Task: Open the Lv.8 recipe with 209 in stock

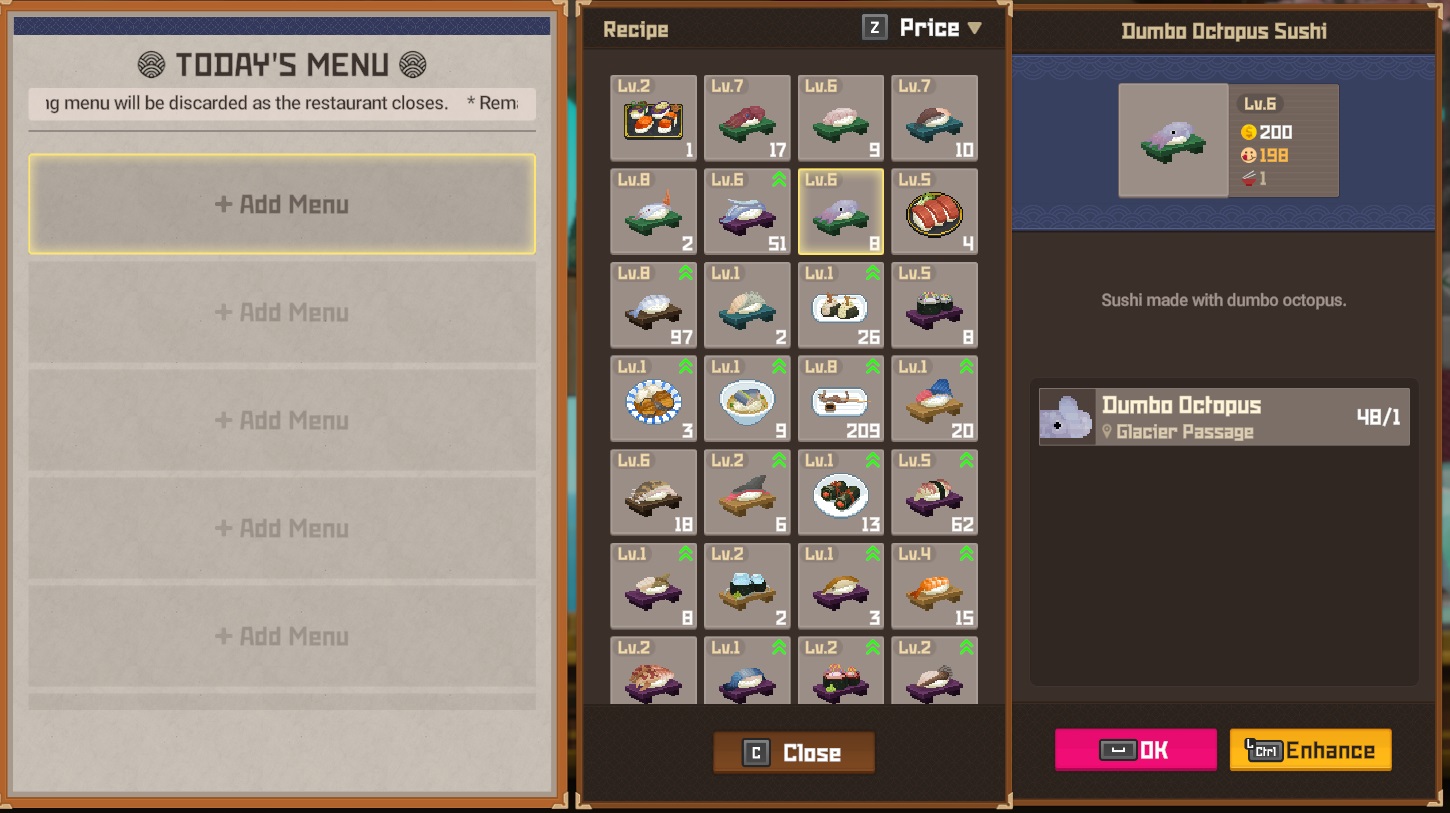Action: [x=841, y=398]
